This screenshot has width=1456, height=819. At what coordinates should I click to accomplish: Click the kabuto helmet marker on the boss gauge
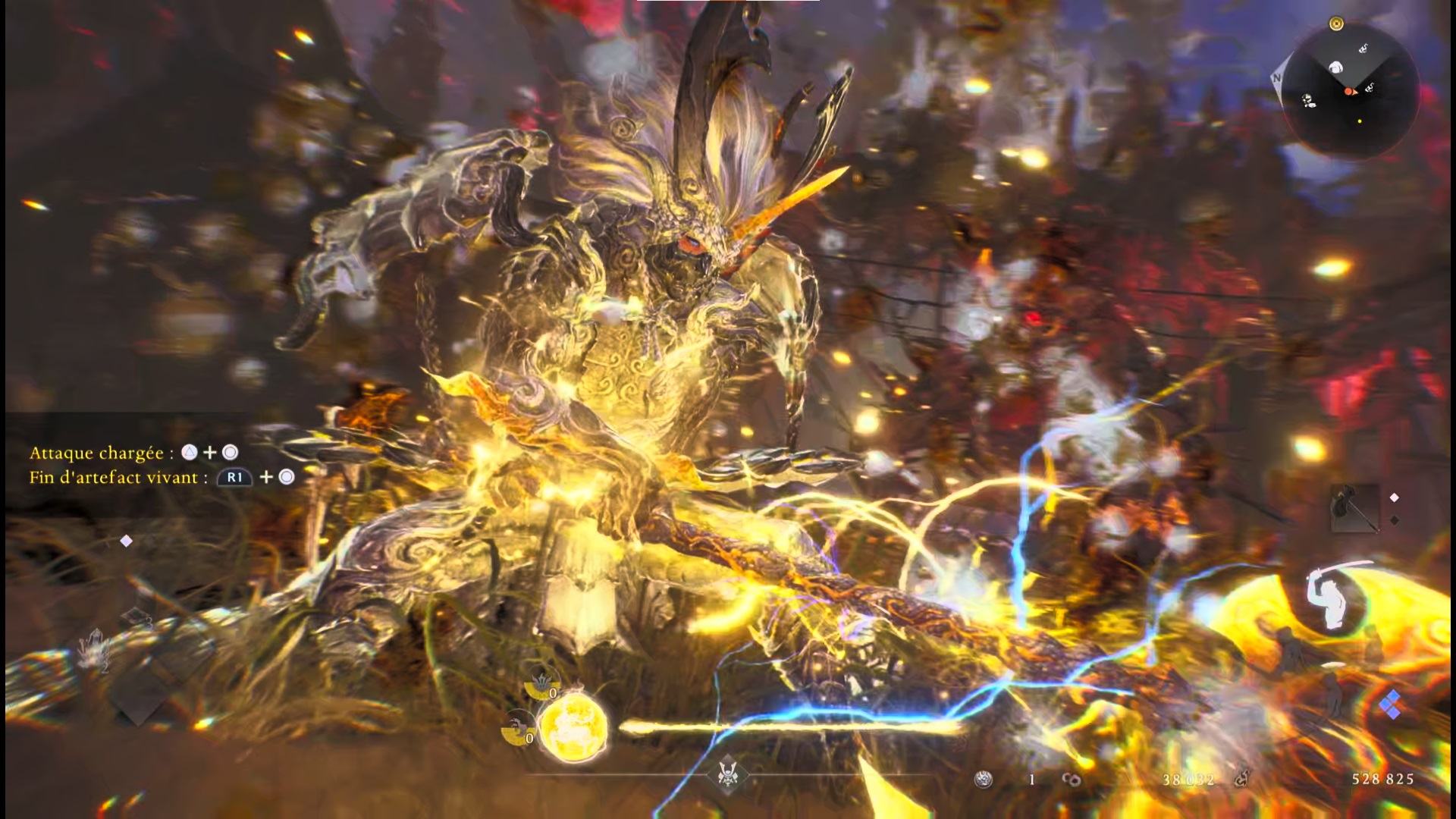tap(726, 777)
